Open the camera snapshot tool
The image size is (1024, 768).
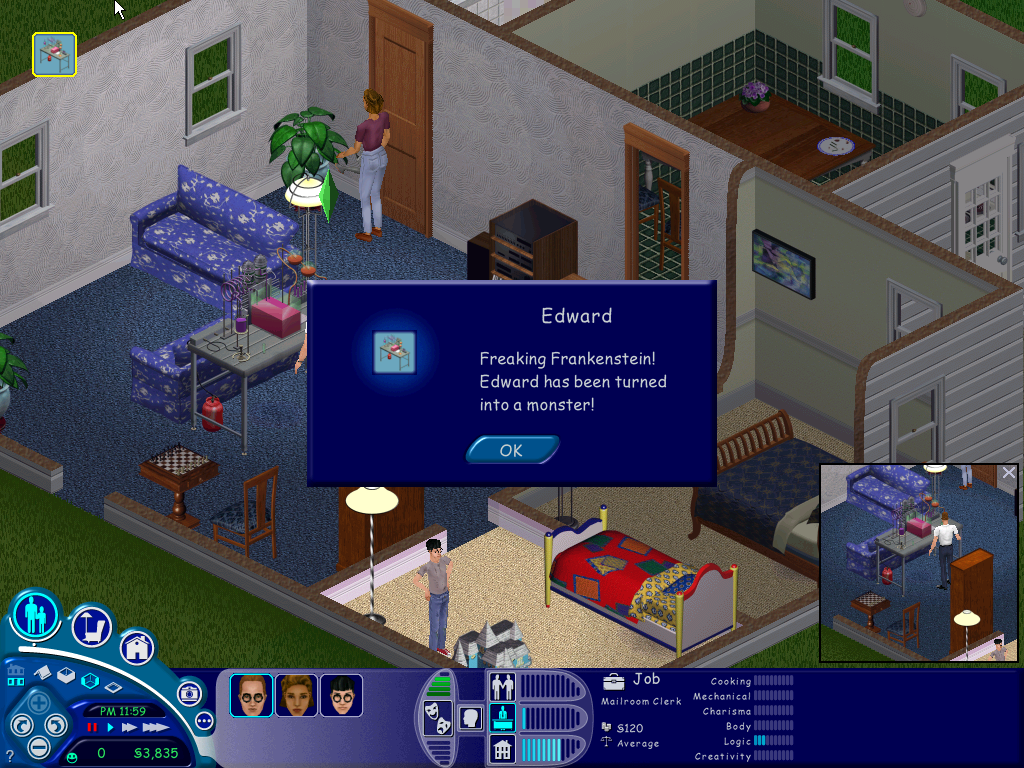coord(188,693)
